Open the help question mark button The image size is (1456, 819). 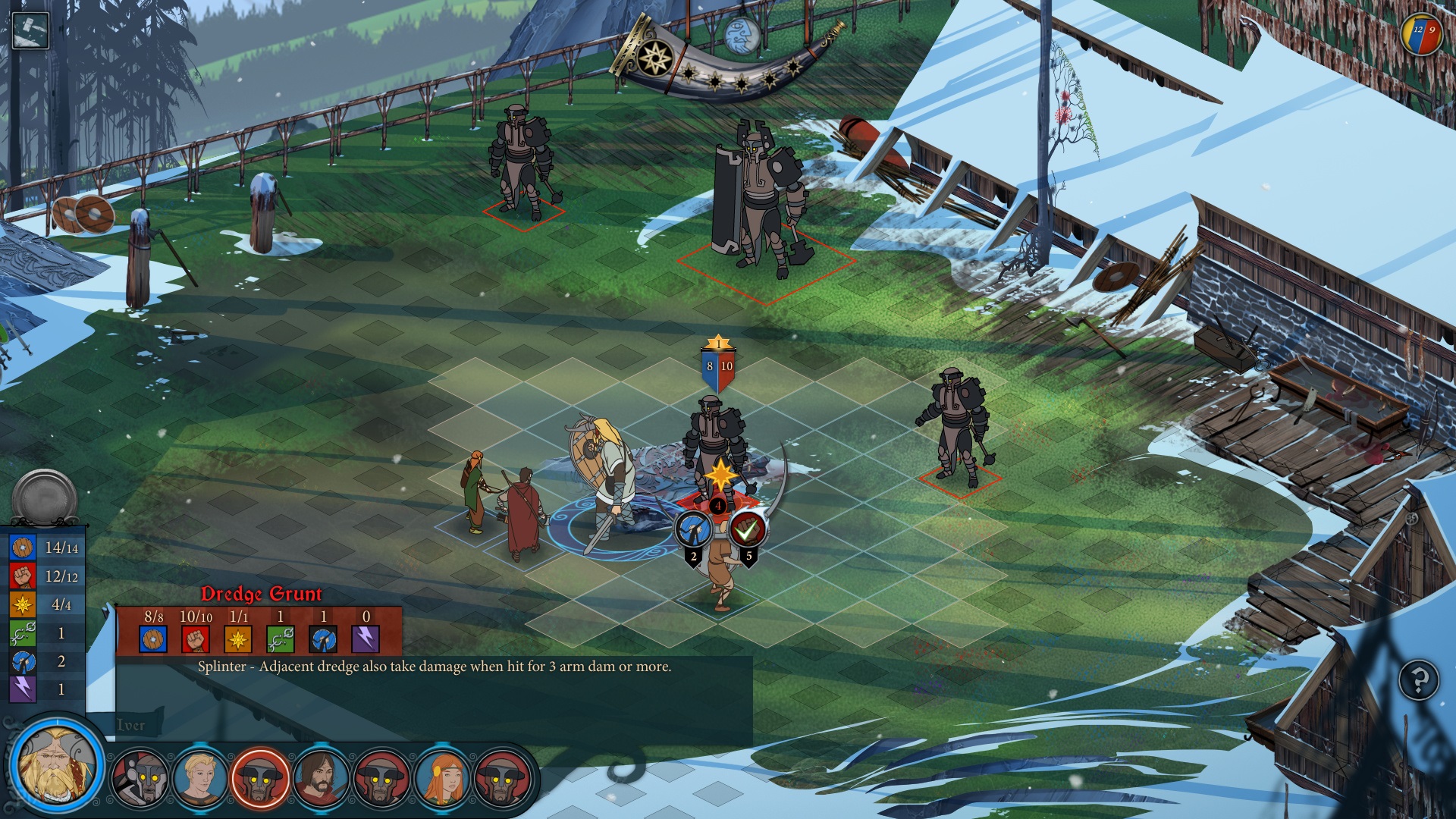(x=1418, y=680)
